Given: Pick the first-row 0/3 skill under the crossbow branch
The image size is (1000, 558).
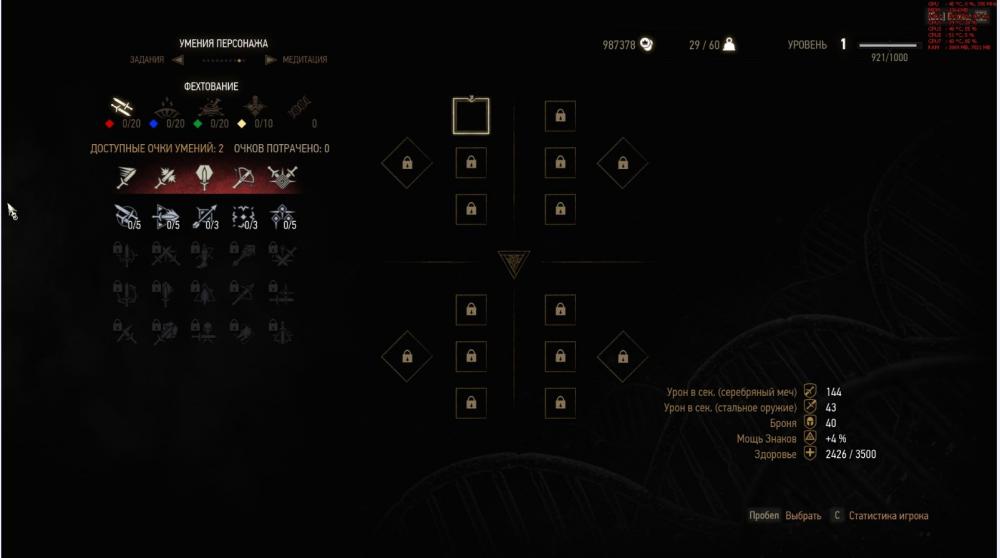Looking at the screenshot, I should coord(243,214).
